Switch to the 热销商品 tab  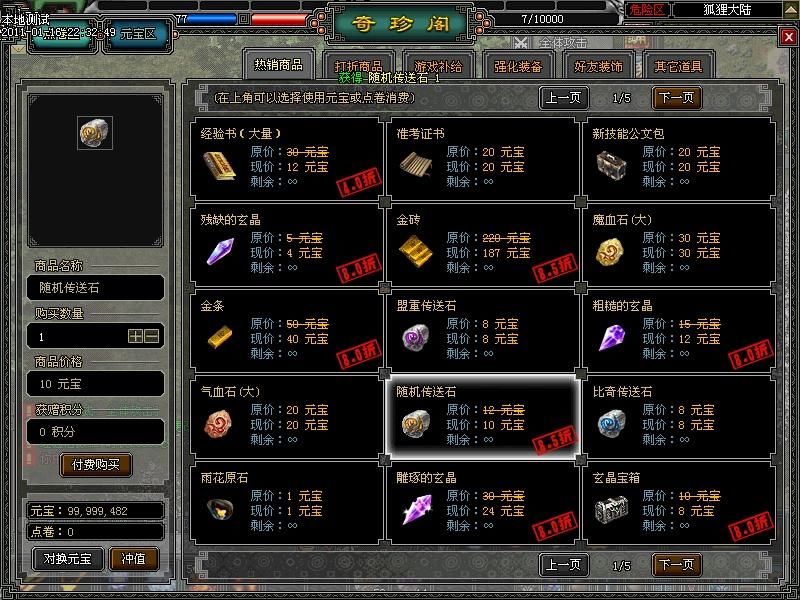pos(278,65)
